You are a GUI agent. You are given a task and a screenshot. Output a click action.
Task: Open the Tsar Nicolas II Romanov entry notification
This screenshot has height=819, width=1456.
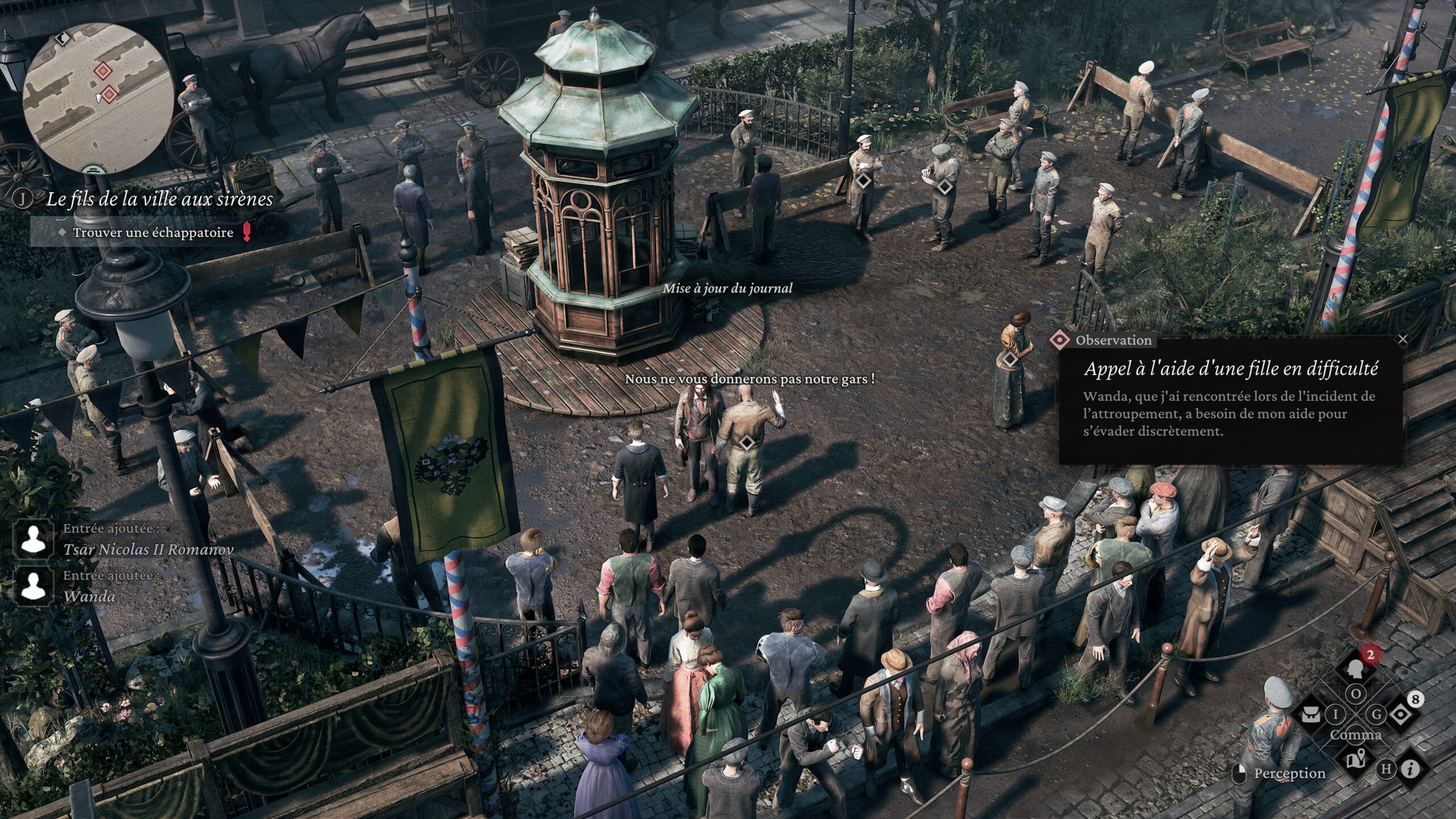148,550
